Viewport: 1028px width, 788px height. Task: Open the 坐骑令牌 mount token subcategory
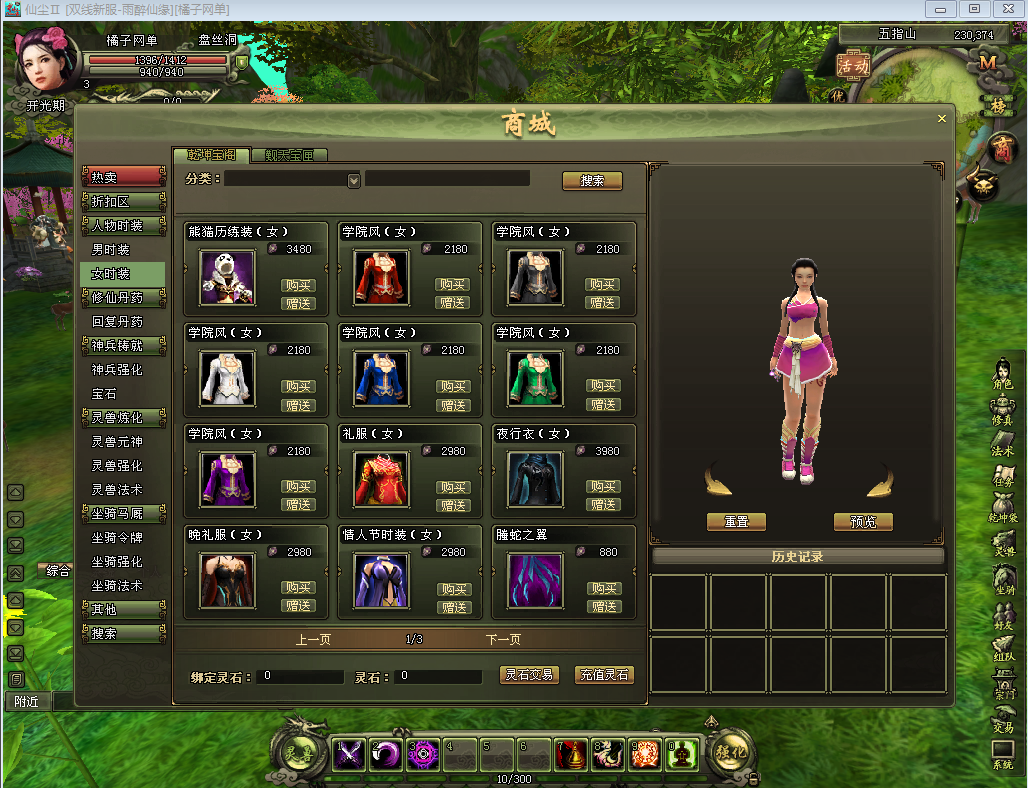pyautogui.click(x=117, y=538)
